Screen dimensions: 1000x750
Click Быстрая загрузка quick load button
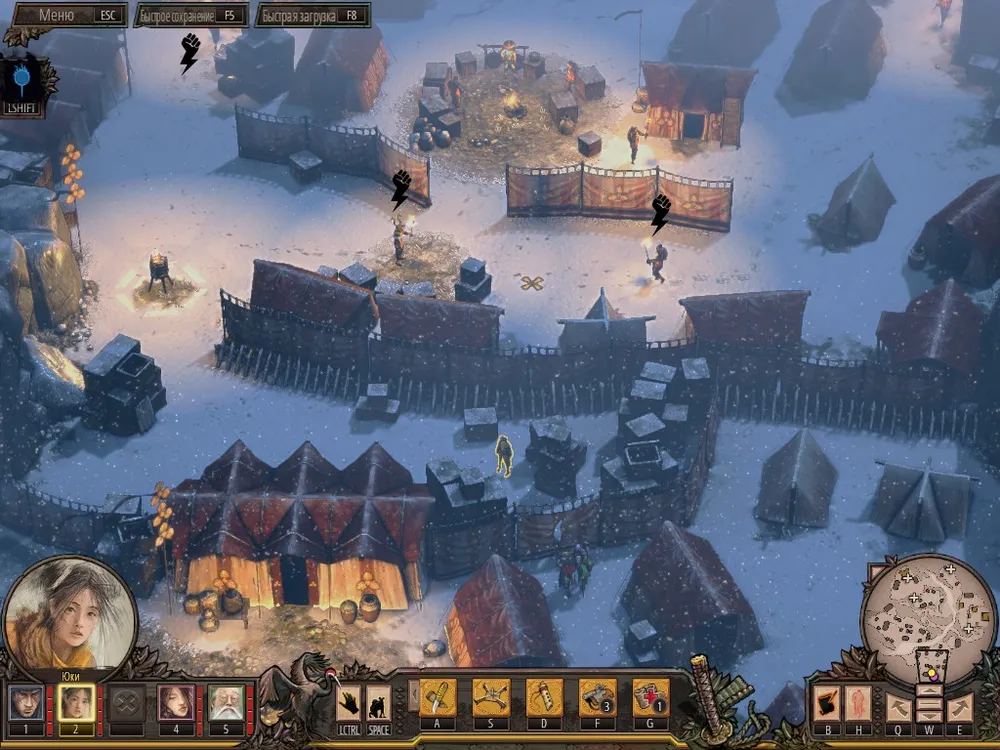[x=312, y=15]
